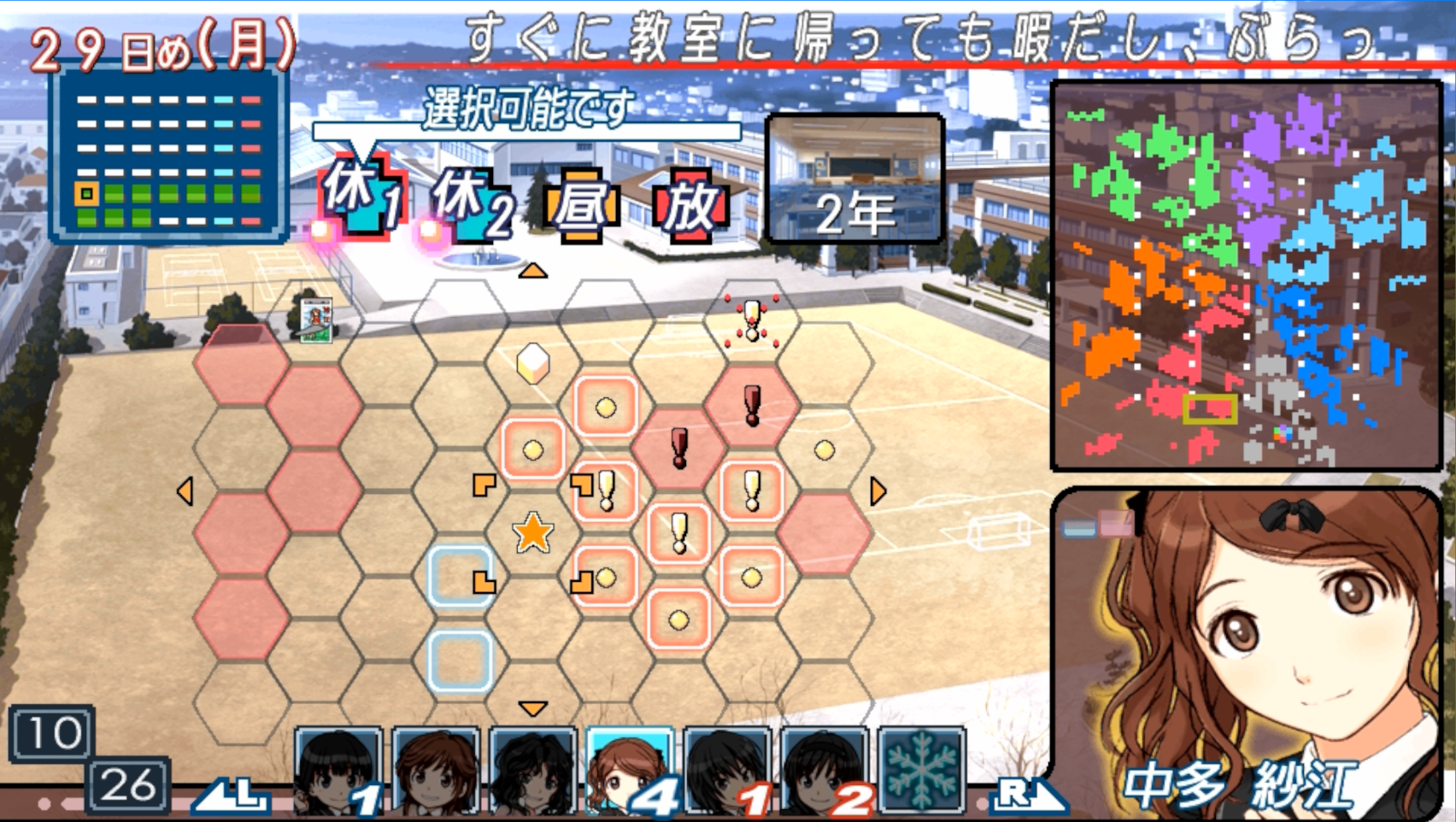Select the exclamation tile circled by red dots
Screen dimensions: 1456x822
752,321
